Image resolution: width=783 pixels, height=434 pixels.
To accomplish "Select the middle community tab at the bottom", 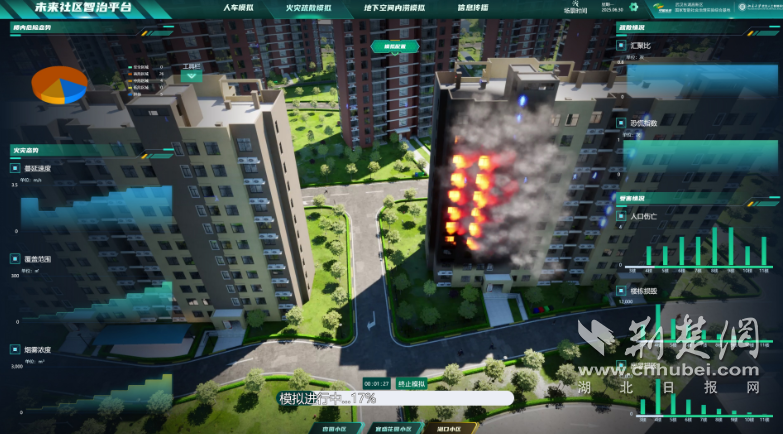I will [x=393, y=428].
